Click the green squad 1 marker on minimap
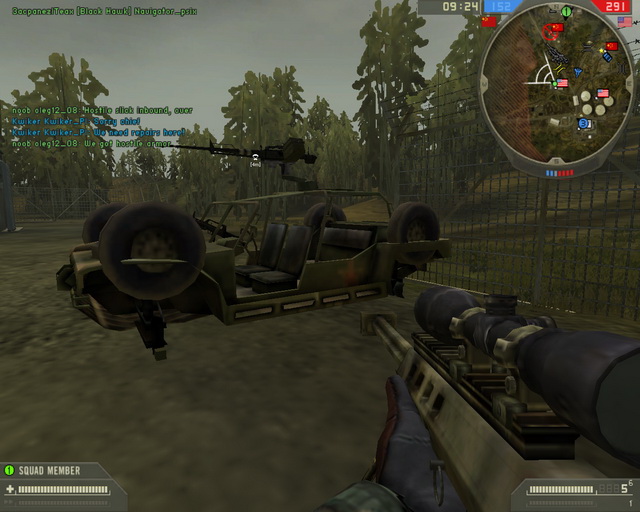Screen dimensions: 640x512 [566, 12]
